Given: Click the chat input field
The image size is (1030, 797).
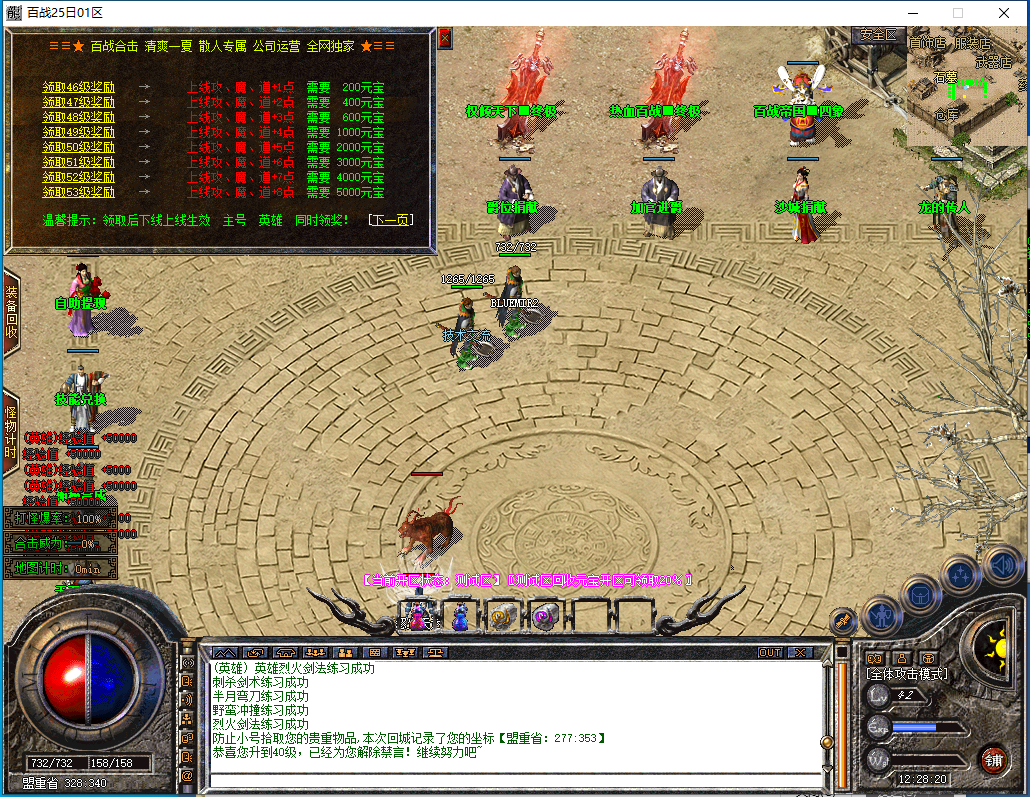Looking at the screenshot, I should click(x=510, y=779).
